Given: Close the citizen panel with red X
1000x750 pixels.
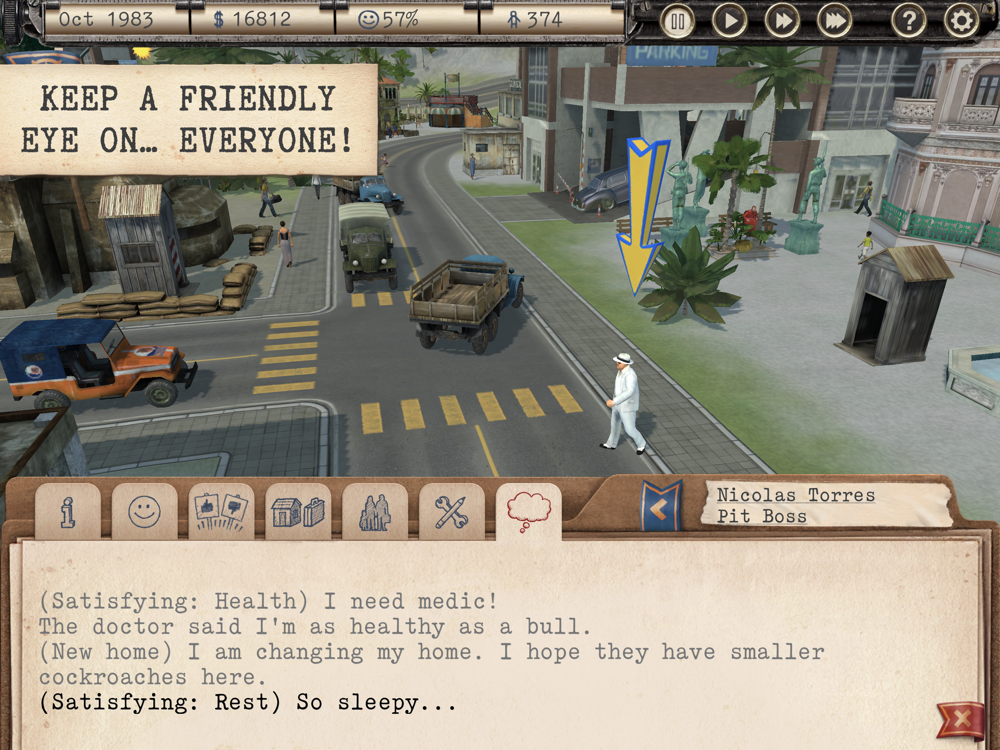Looking at the screenshot, I should tap(960, 719).
